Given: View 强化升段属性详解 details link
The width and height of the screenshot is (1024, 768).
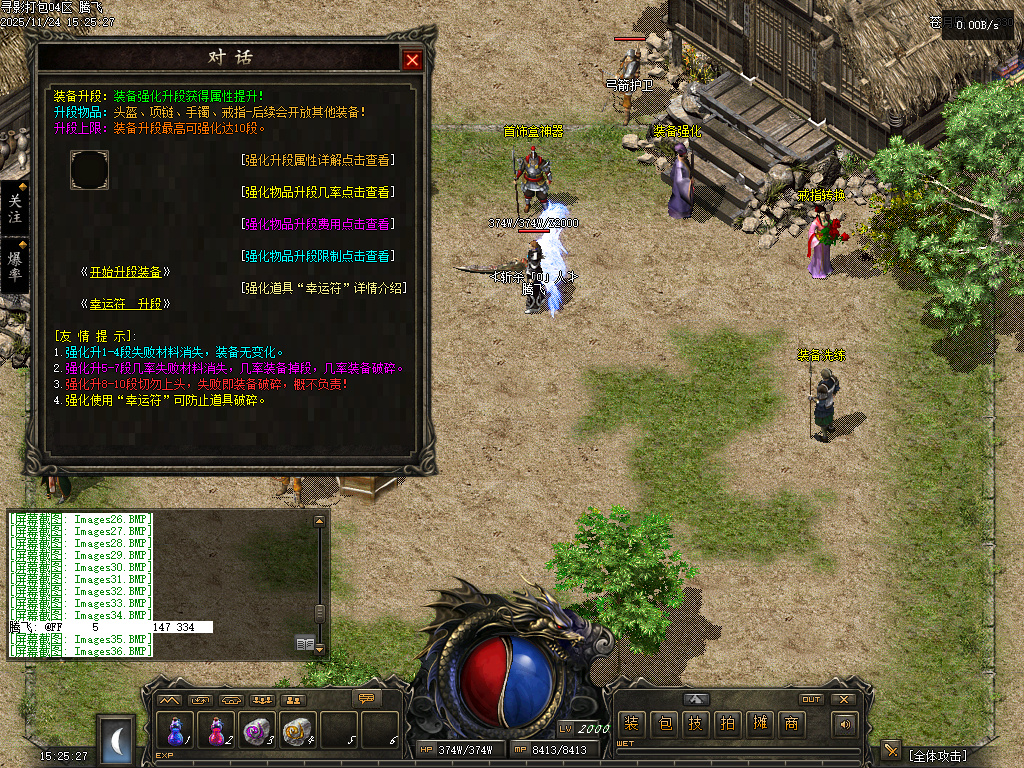Looking at the screenshot, I should pyautogui.click(x=318, y=160).
